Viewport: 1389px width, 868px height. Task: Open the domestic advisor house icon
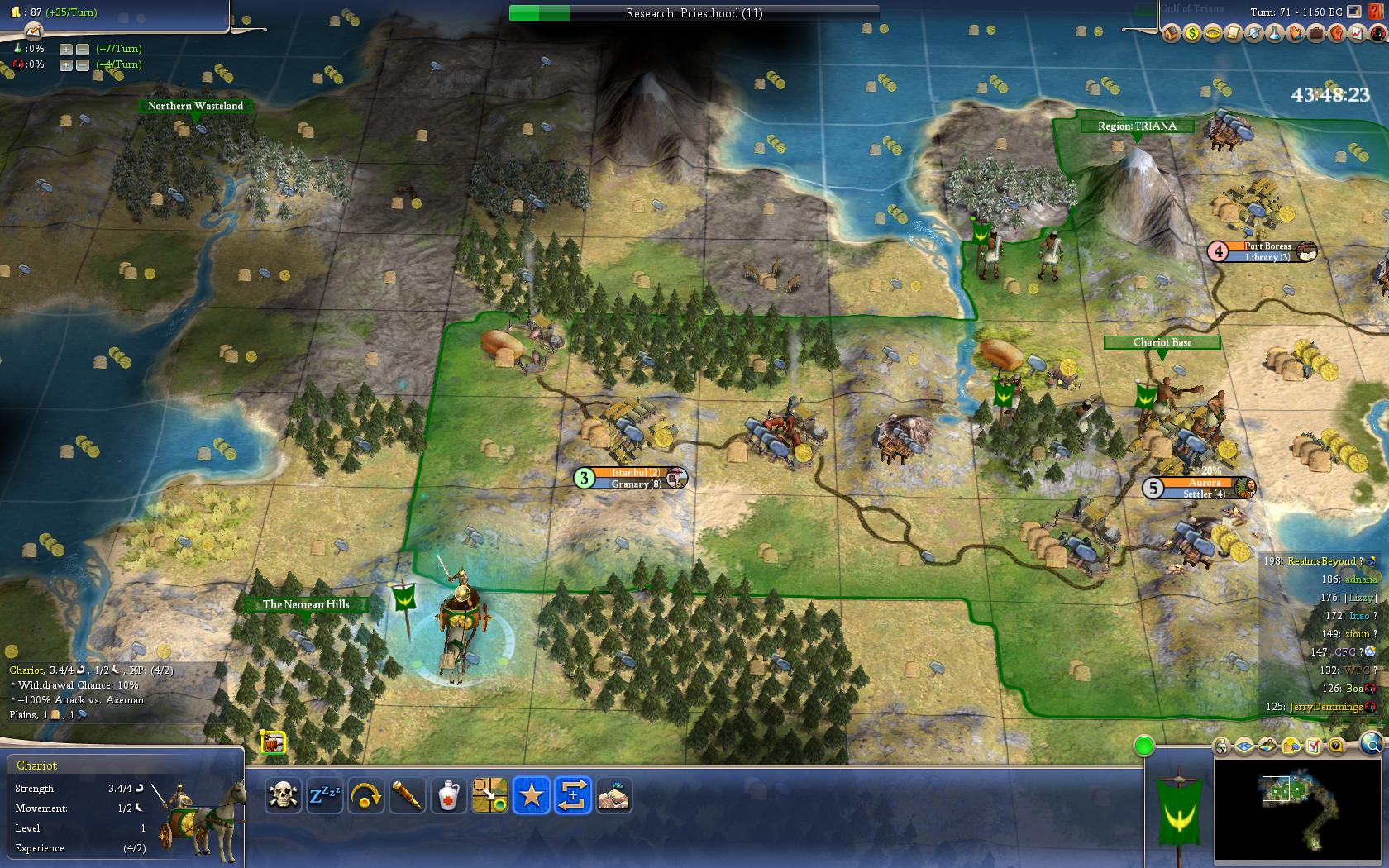coord(1171,33)
